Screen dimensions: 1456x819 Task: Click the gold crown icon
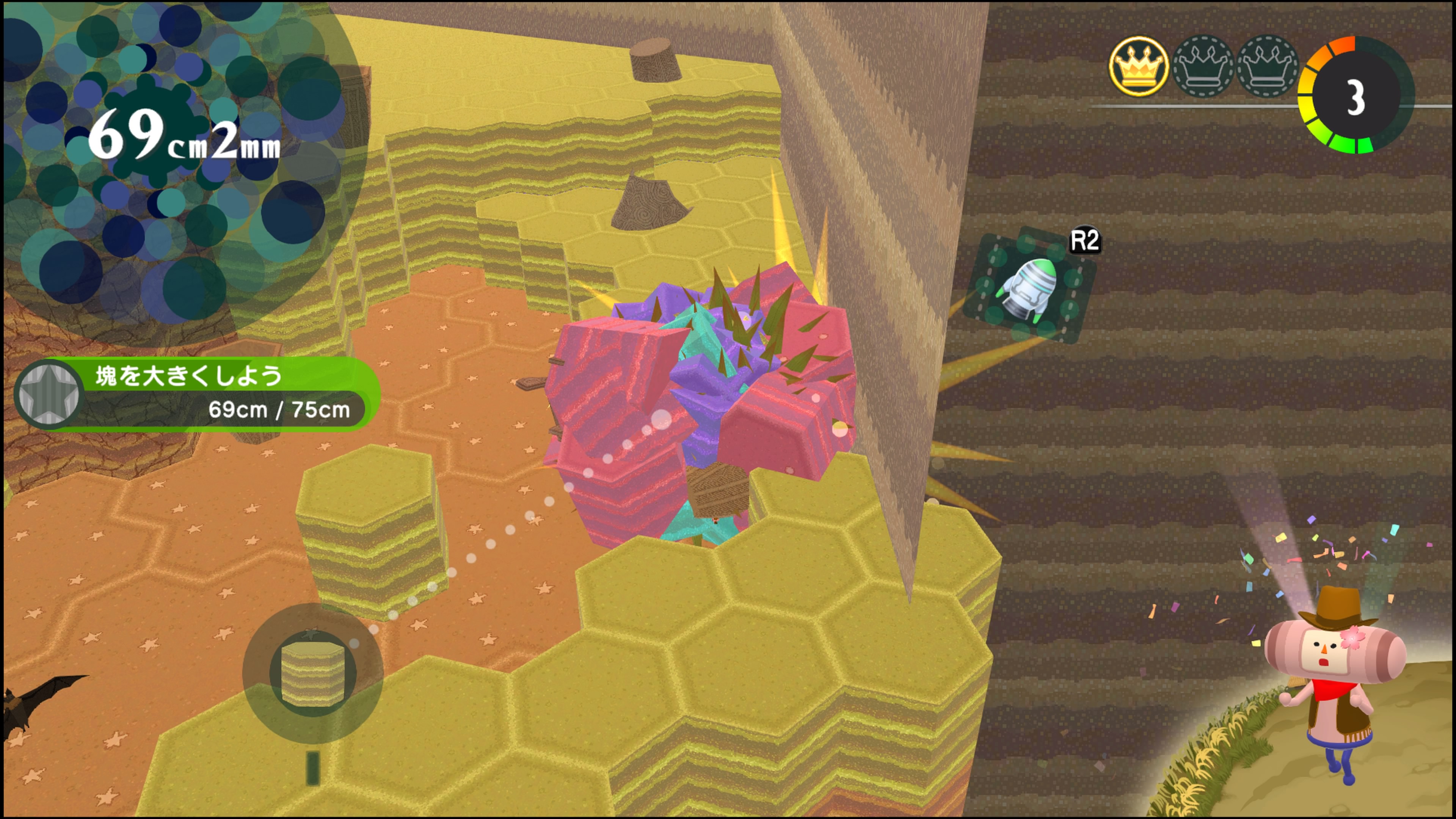1138,67
